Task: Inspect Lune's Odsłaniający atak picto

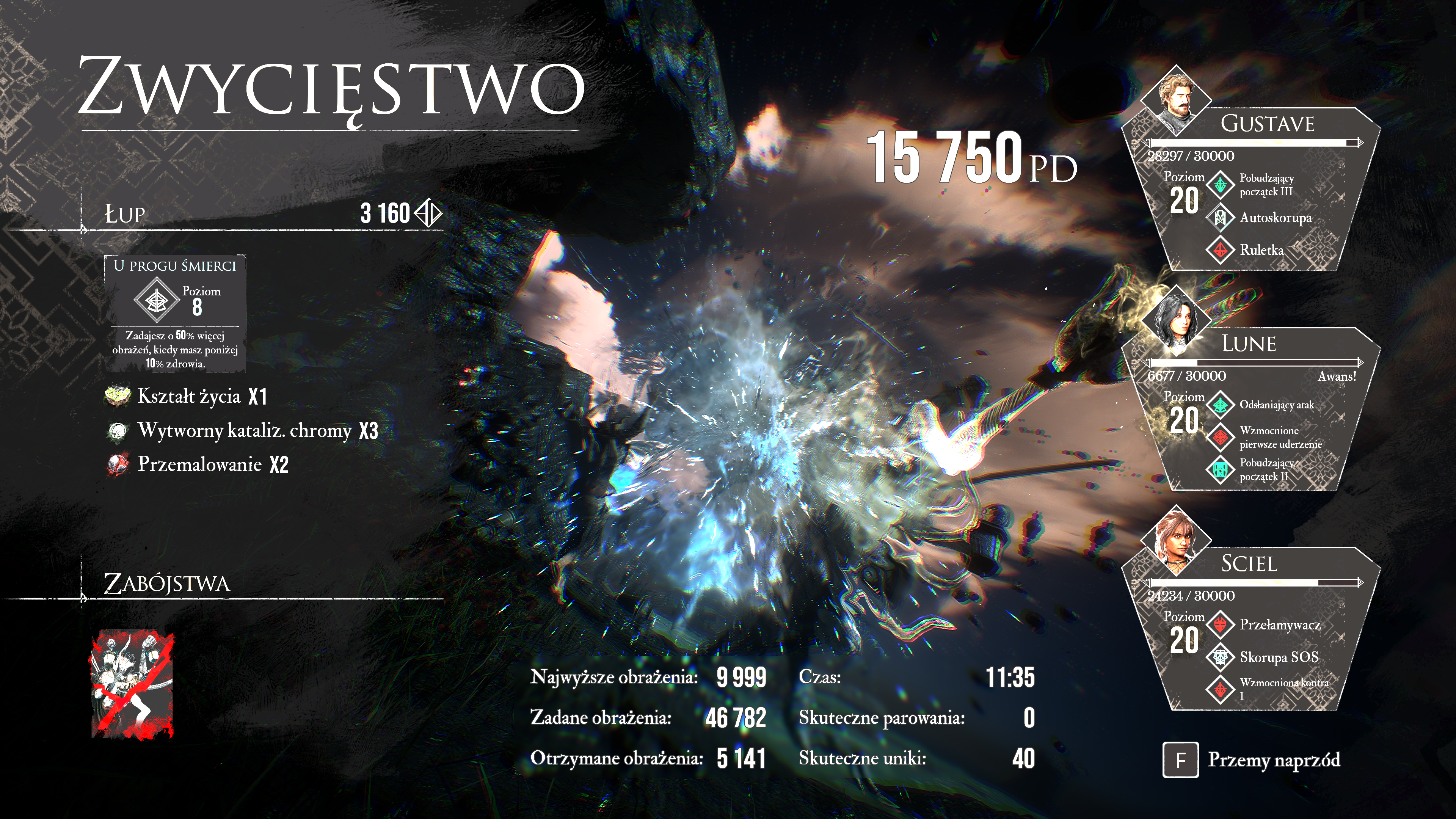Action: point(1220,405)
